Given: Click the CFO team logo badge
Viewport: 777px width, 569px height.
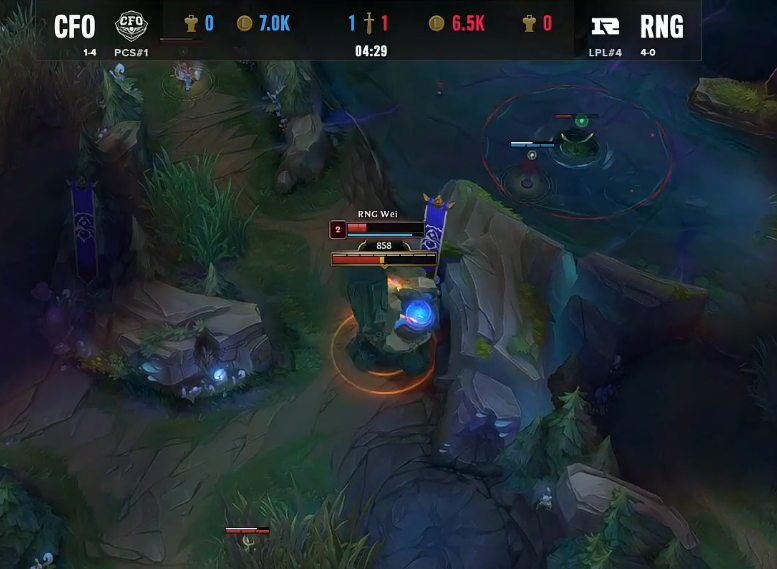Looking at the screenshot, I should [131, 26].
